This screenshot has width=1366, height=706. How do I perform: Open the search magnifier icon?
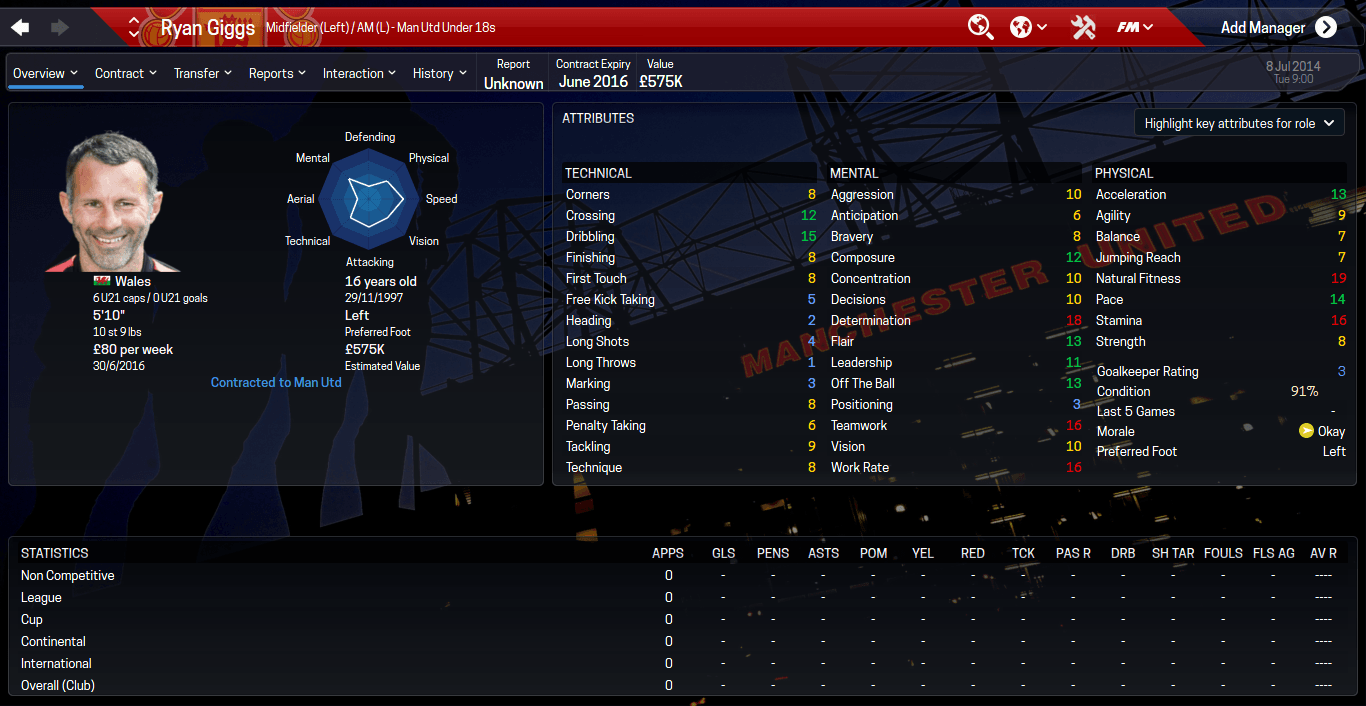[x=980, y=27]
